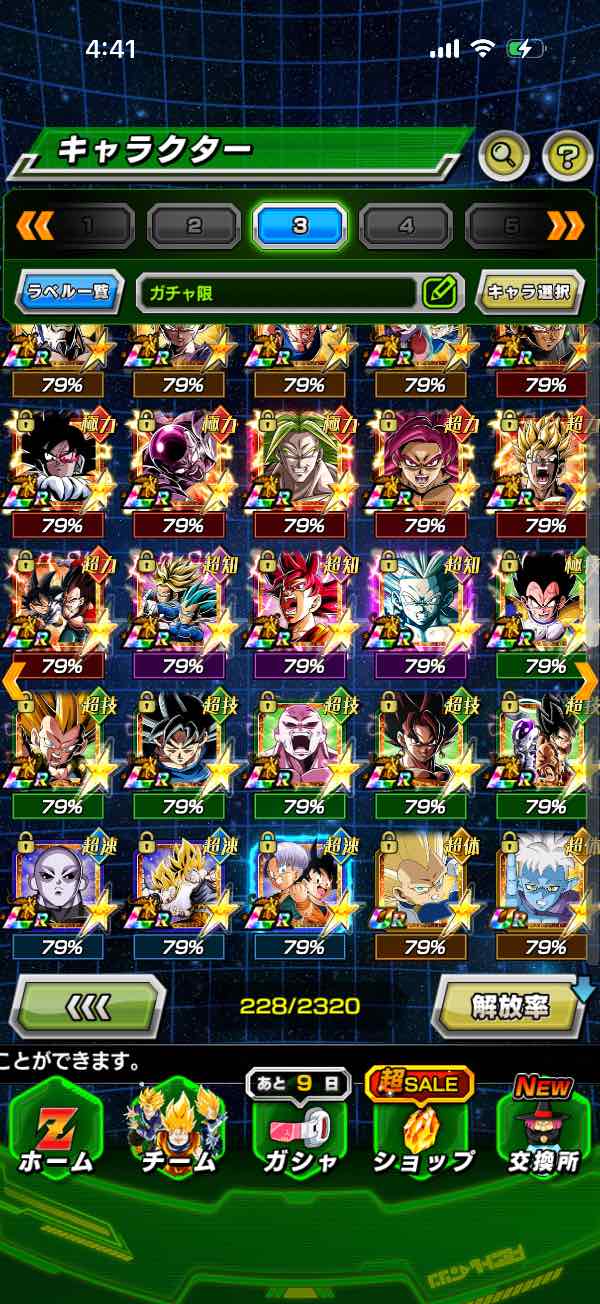Edit the ガチャ限 label name
600x1304 pixels.
tap(439, 293)
